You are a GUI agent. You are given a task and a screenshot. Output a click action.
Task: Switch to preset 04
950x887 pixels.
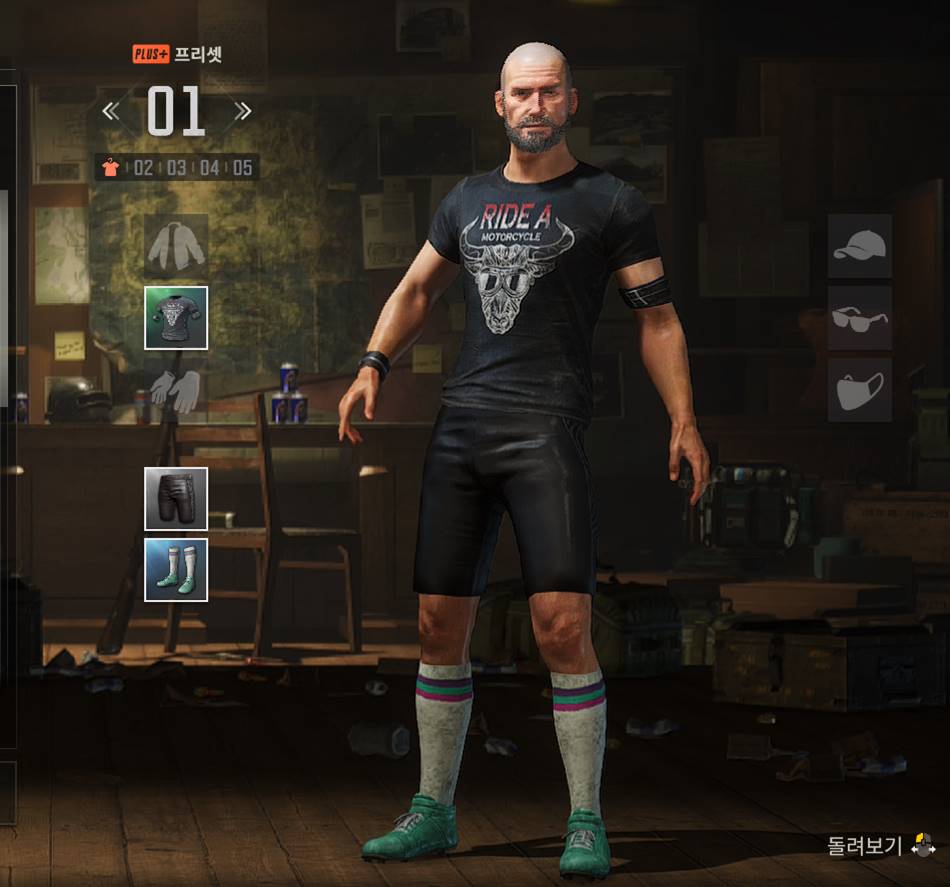[x=209, y=167]
